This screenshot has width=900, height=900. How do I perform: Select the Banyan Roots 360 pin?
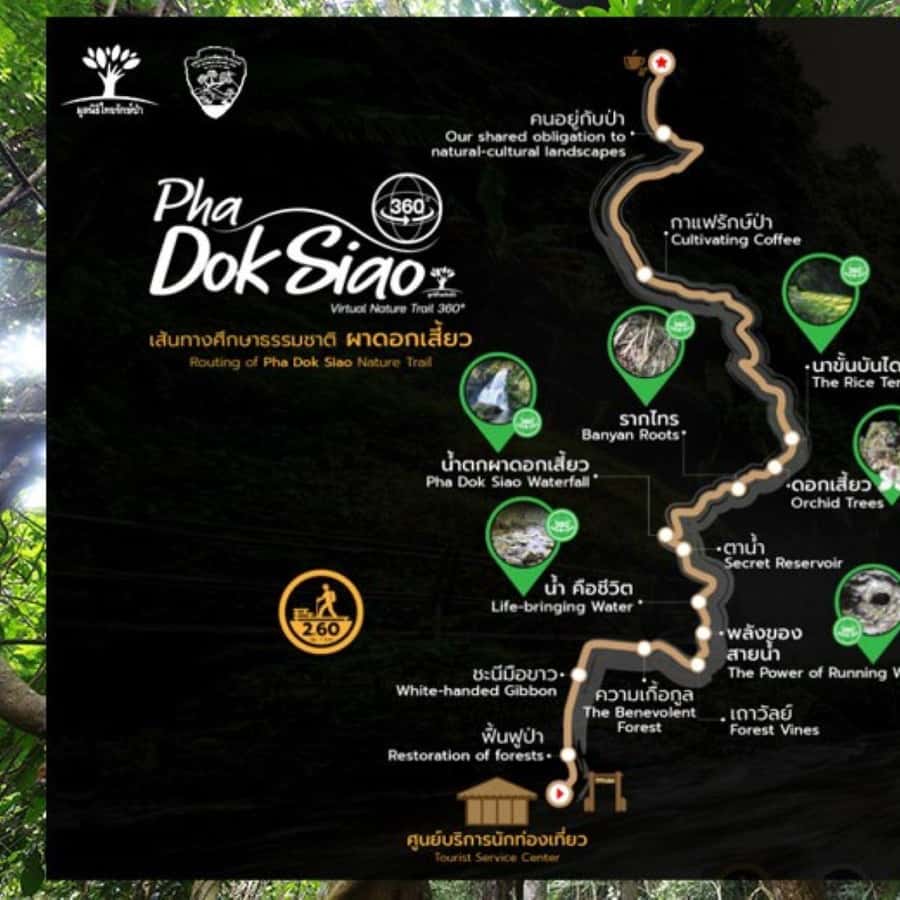(646, 345)
